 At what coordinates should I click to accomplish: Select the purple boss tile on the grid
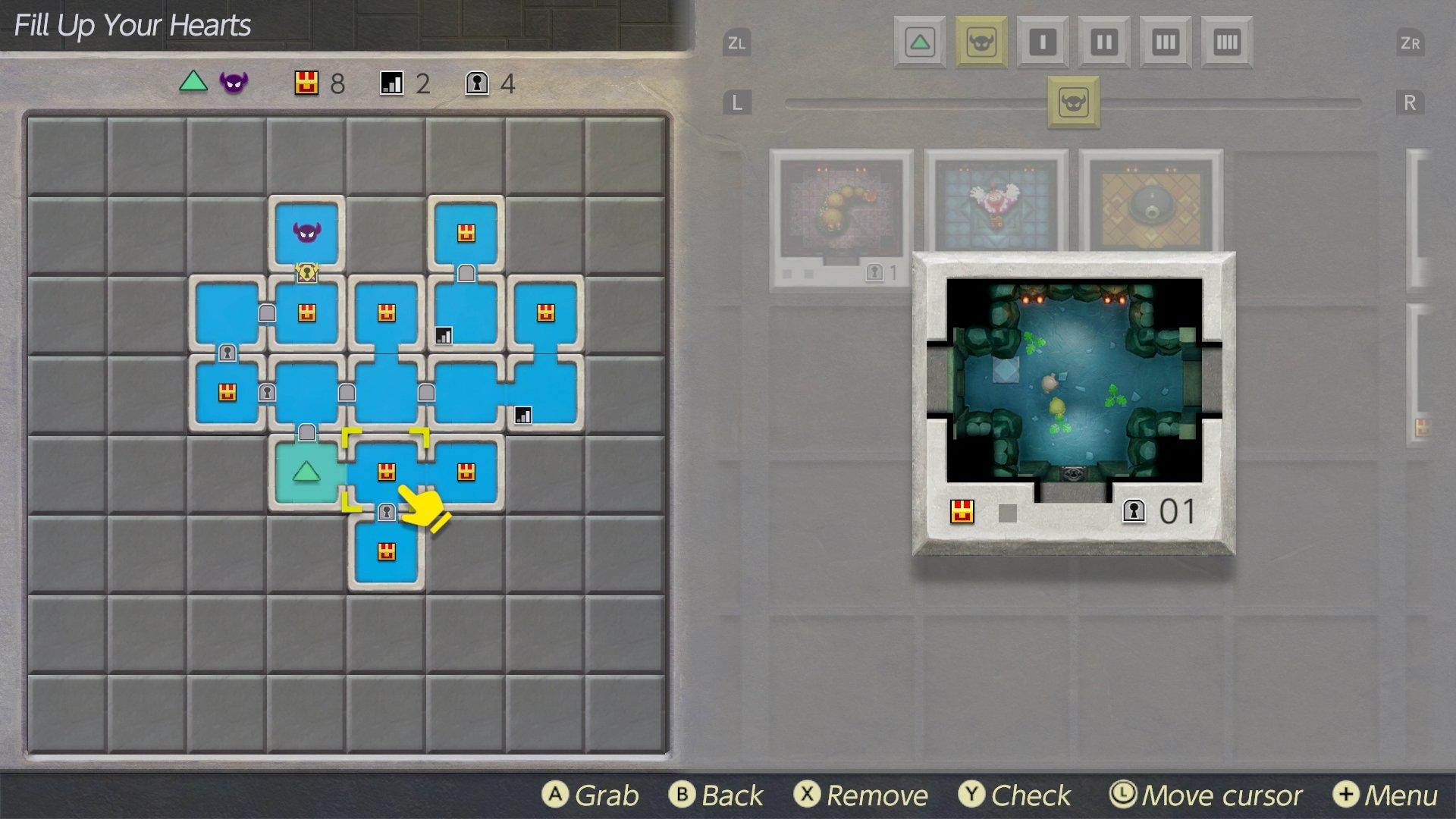tap(306, 232)
